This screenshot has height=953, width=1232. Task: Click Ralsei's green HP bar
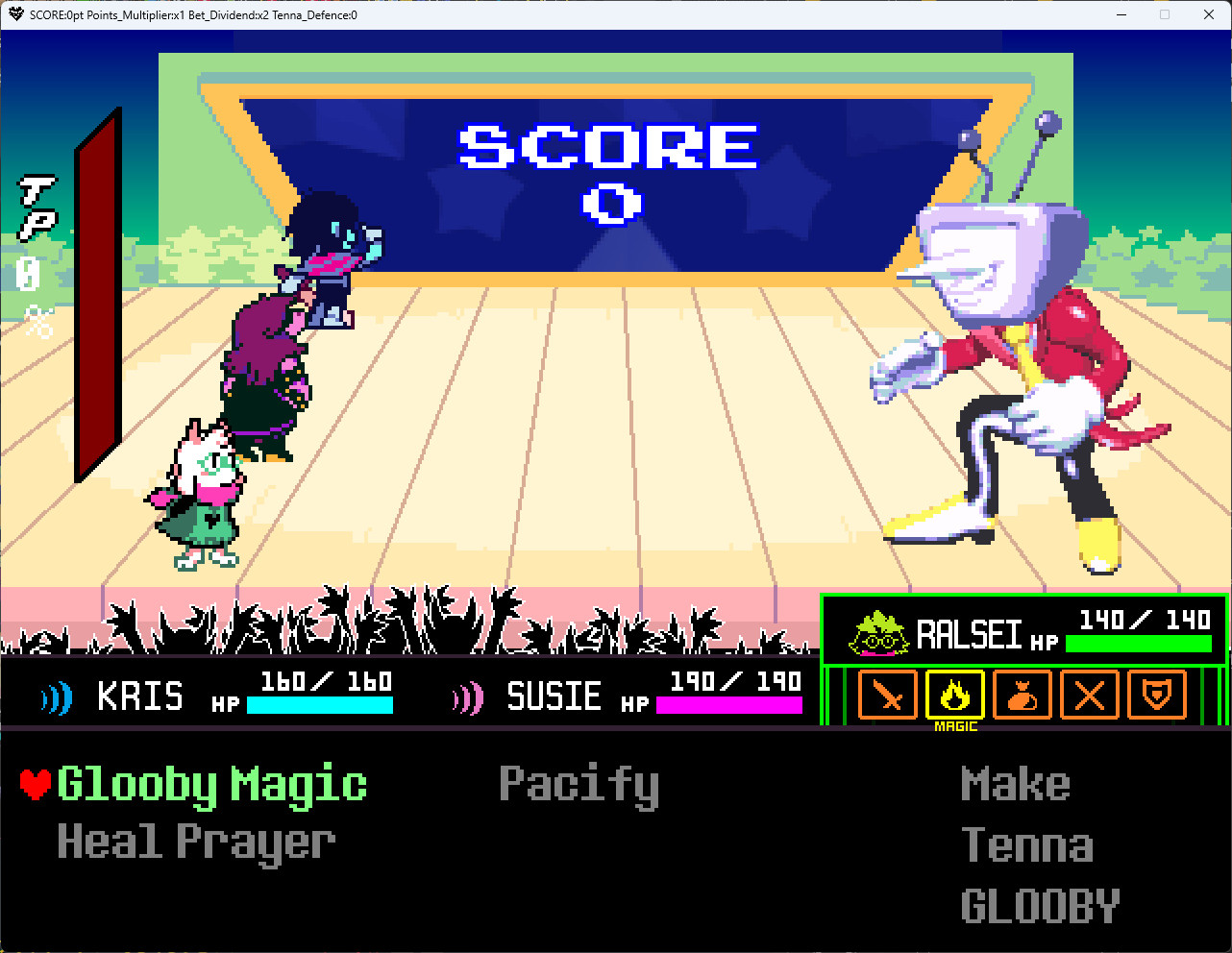[x=1137, y=644]
